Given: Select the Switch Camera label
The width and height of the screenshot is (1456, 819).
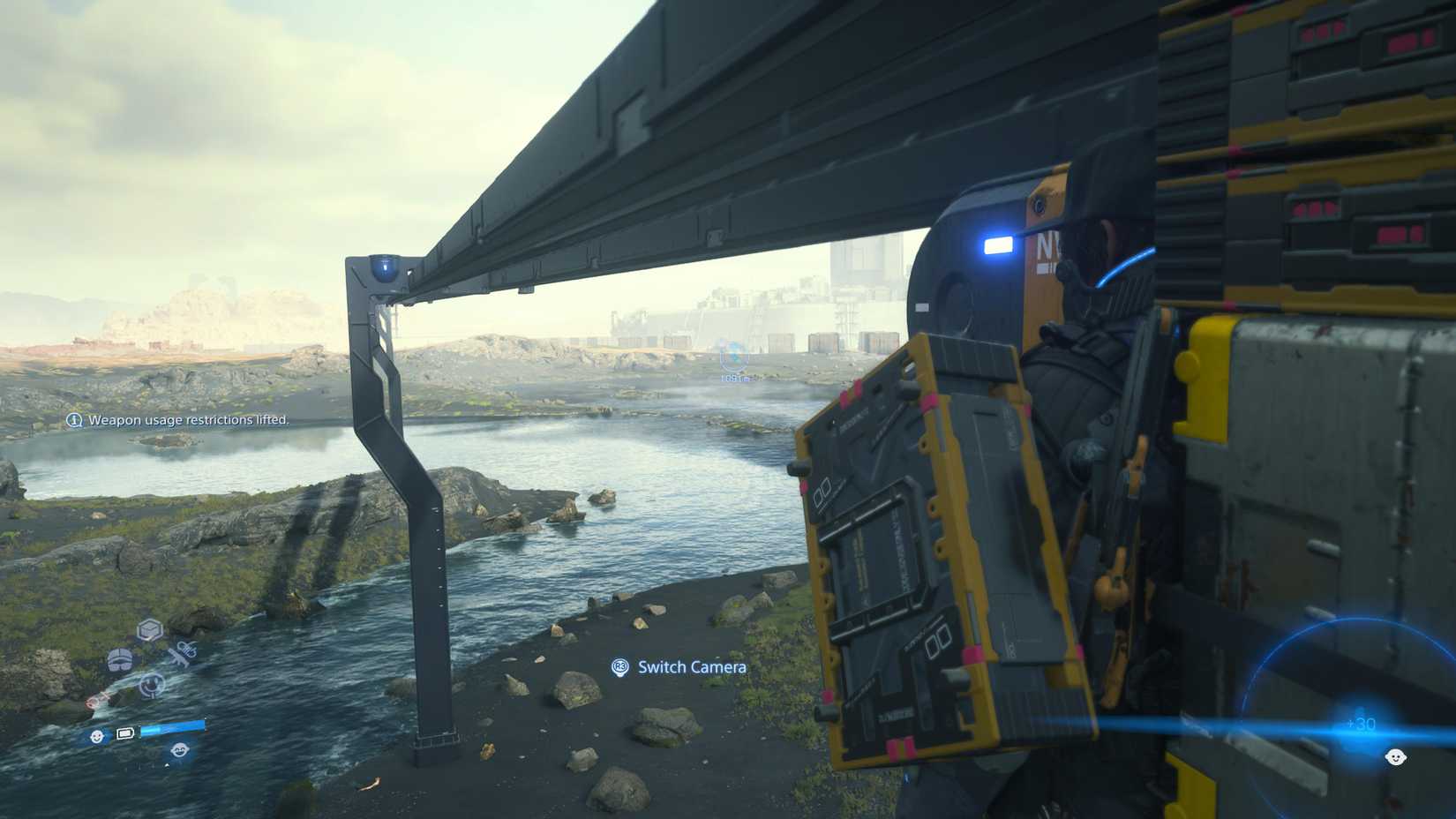Looking at the screenshot, I should tap(691, 667).
